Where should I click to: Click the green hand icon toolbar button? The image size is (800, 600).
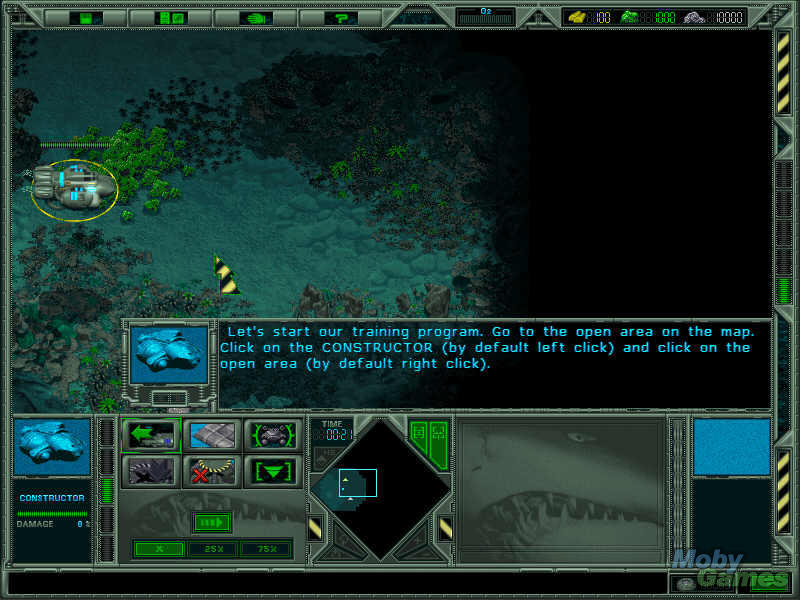point(256,18)
